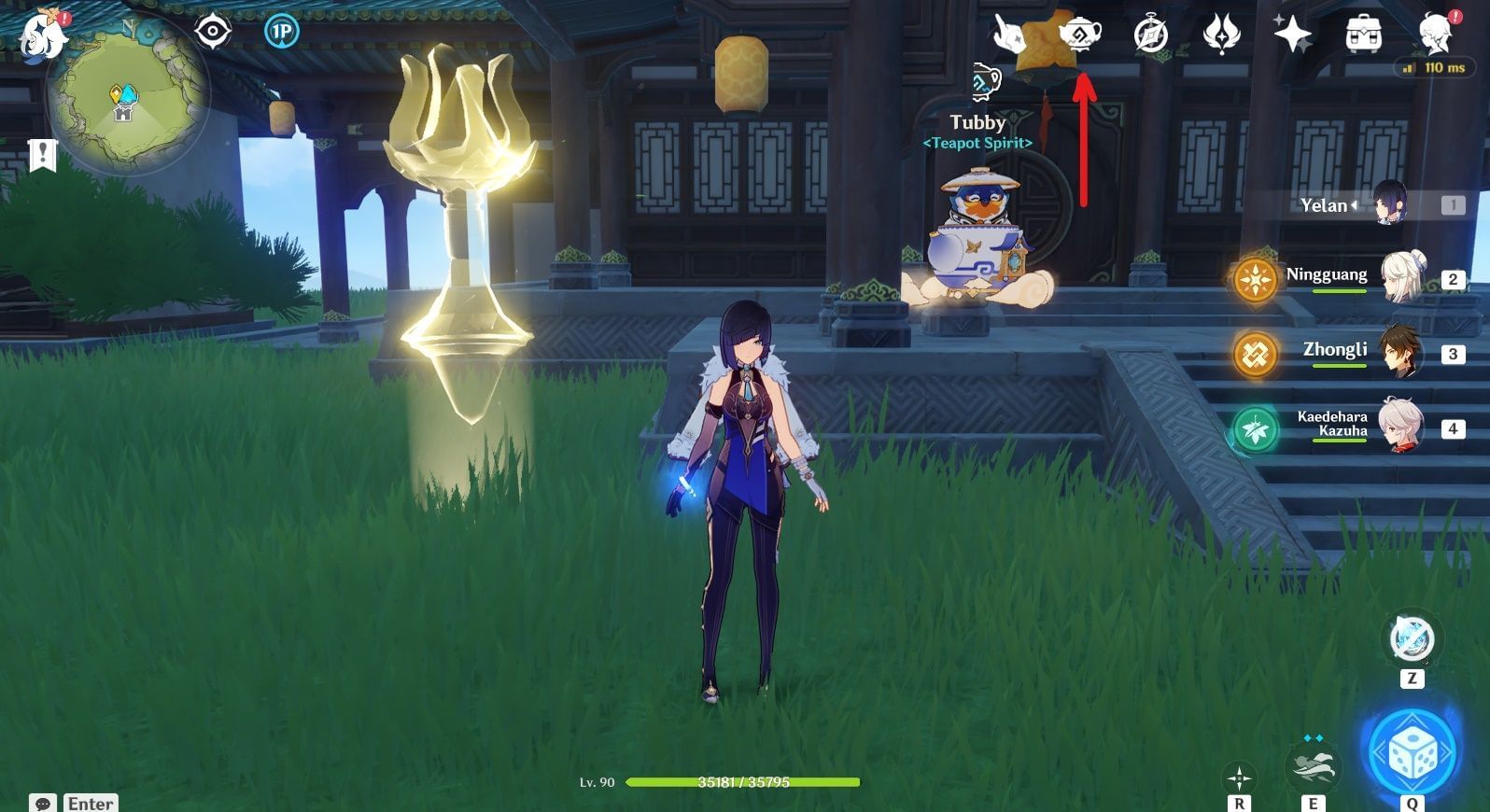Open the Battle Pass wings icon
Screen dimensions: 1490x812
1221,34
